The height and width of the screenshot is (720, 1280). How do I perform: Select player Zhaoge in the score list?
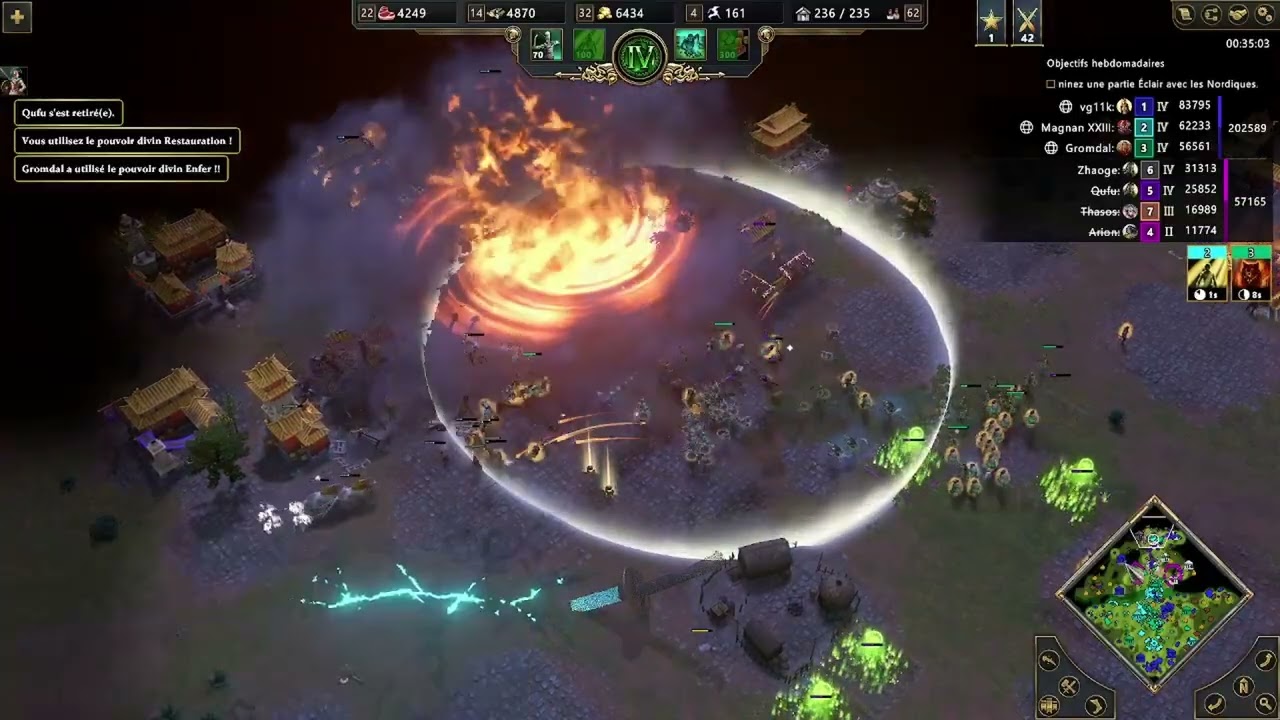(x=1098, y=170)
